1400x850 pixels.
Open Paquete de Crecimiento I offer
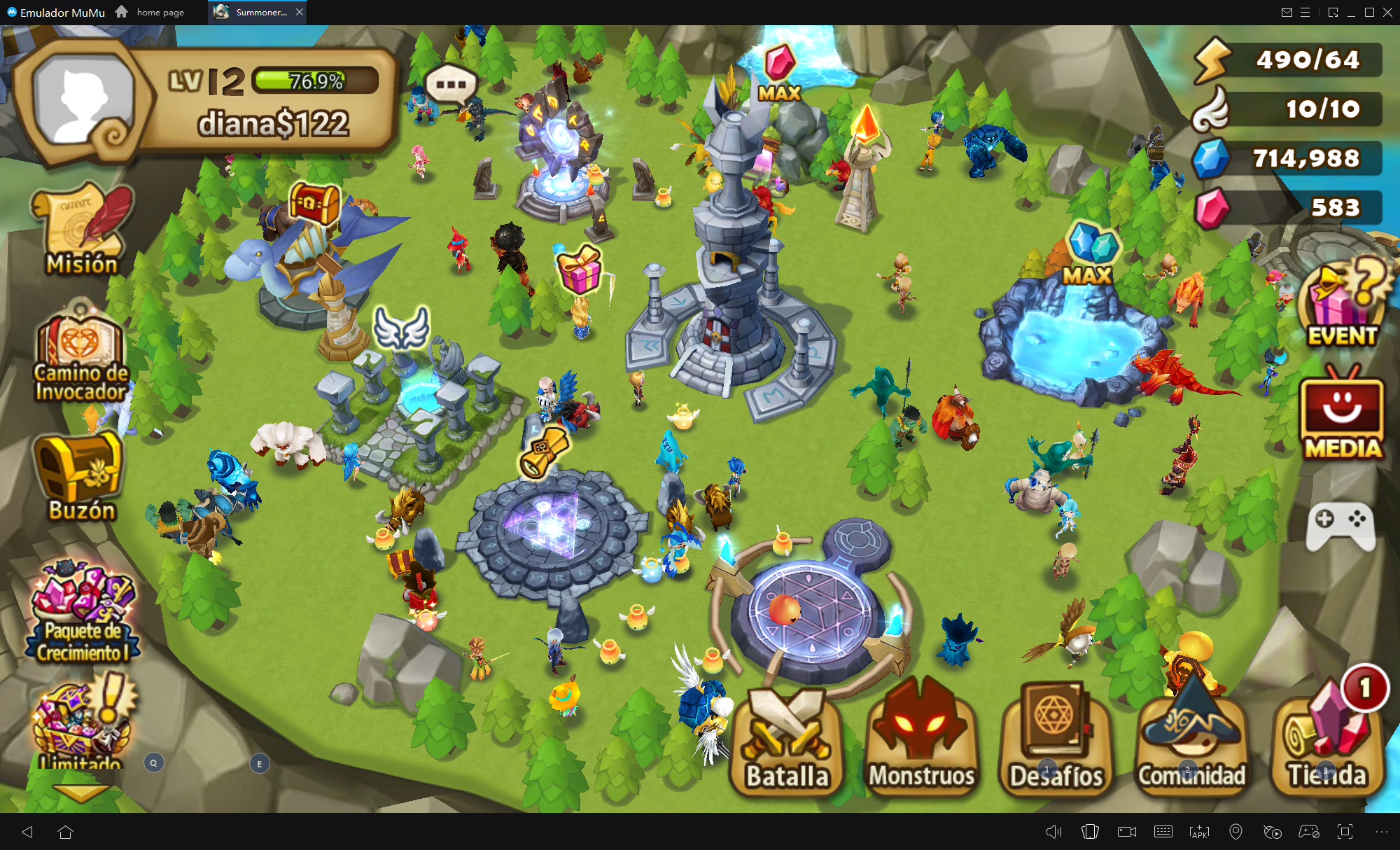click(x=83, y=613)
